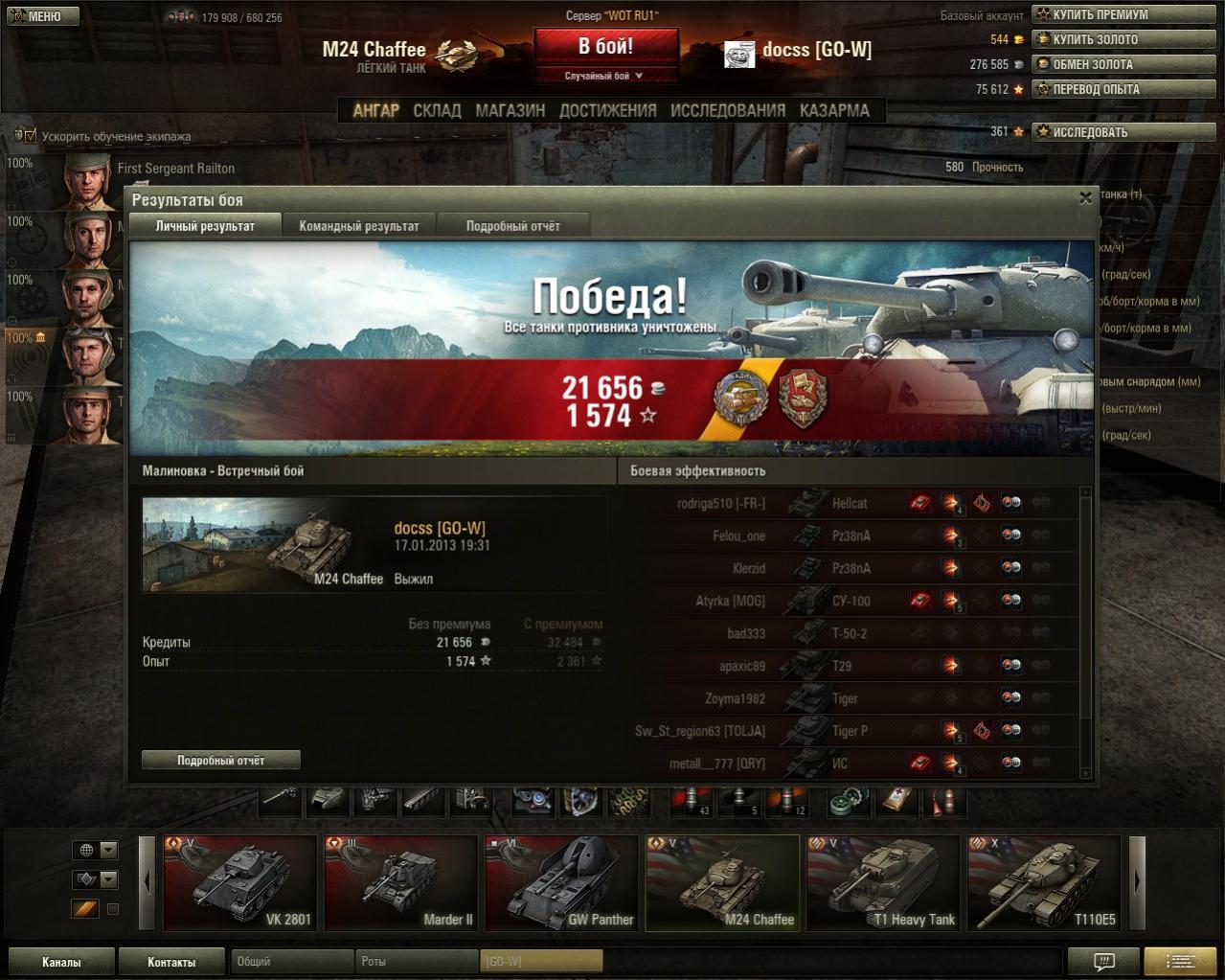
Task: Open the Исследования tech tree
Action: click(728, 110)
